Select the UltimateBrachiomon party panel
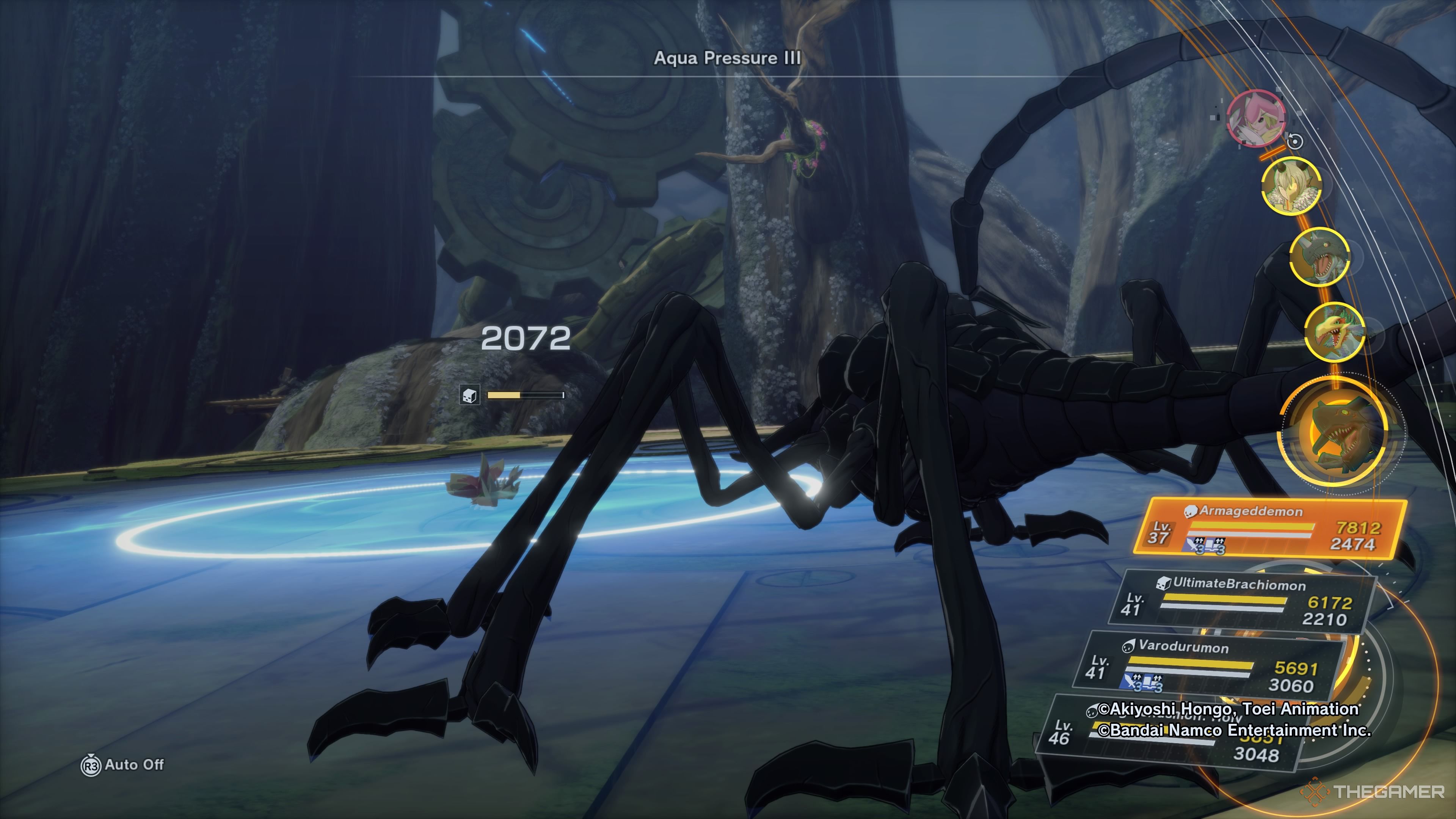Image resolution: width=1456 pixels, height=819 pixels. click(1241, 601)
